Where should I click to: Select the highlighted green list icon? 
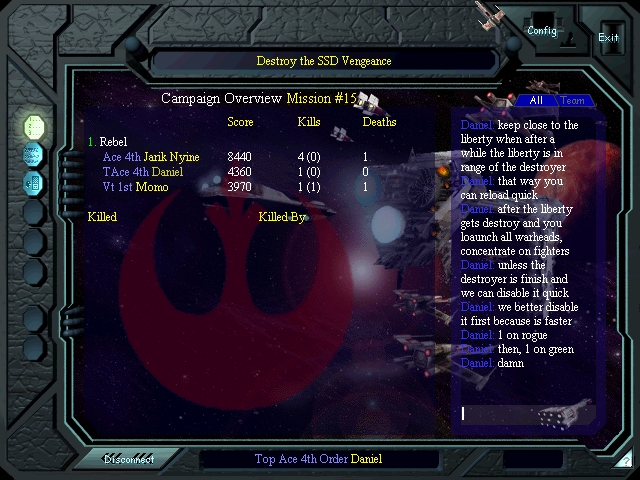coord(34,127)
